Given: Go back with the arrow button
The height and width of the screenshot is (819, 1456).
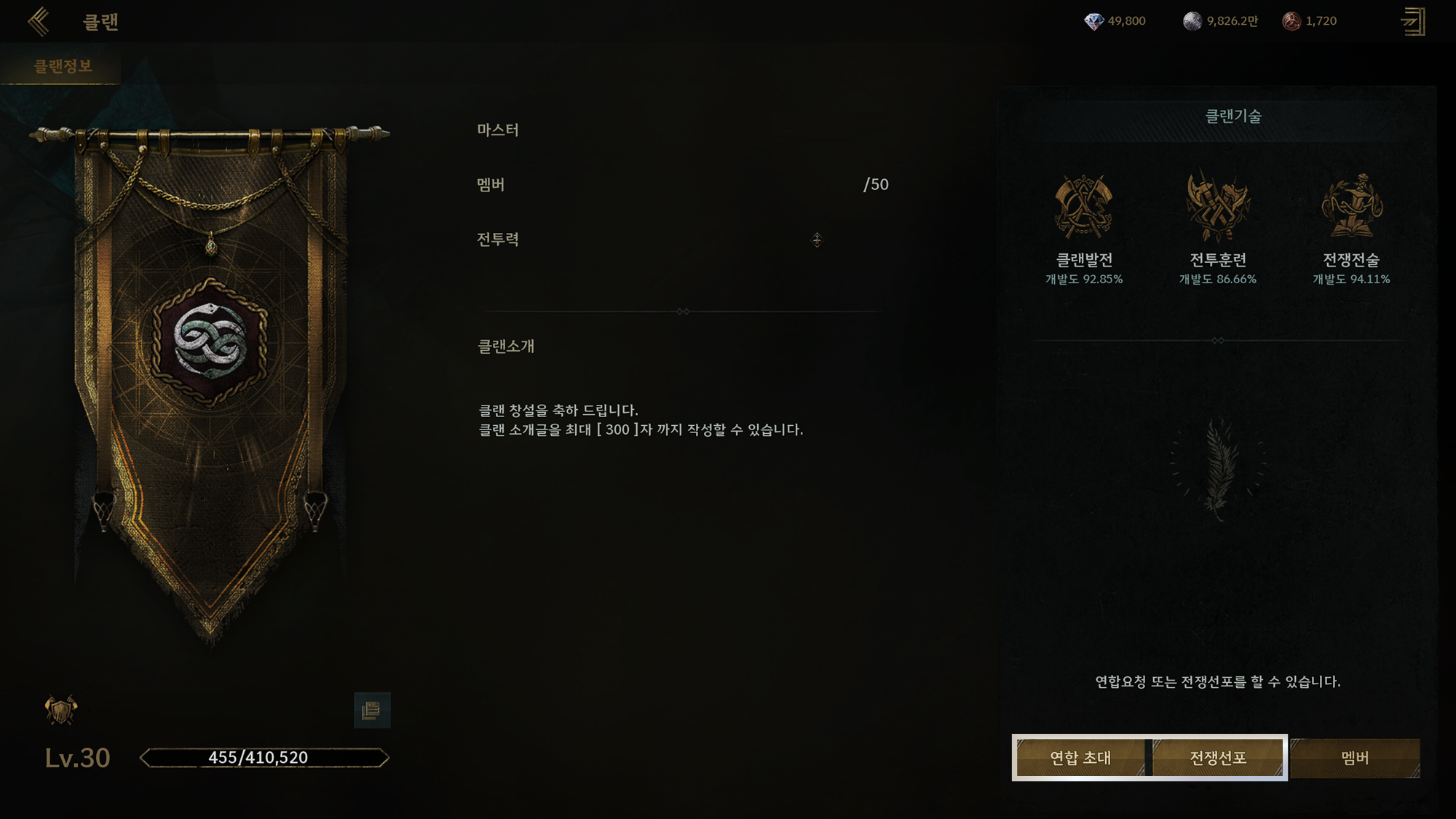Looking at the screenshot, I should 39,22.
